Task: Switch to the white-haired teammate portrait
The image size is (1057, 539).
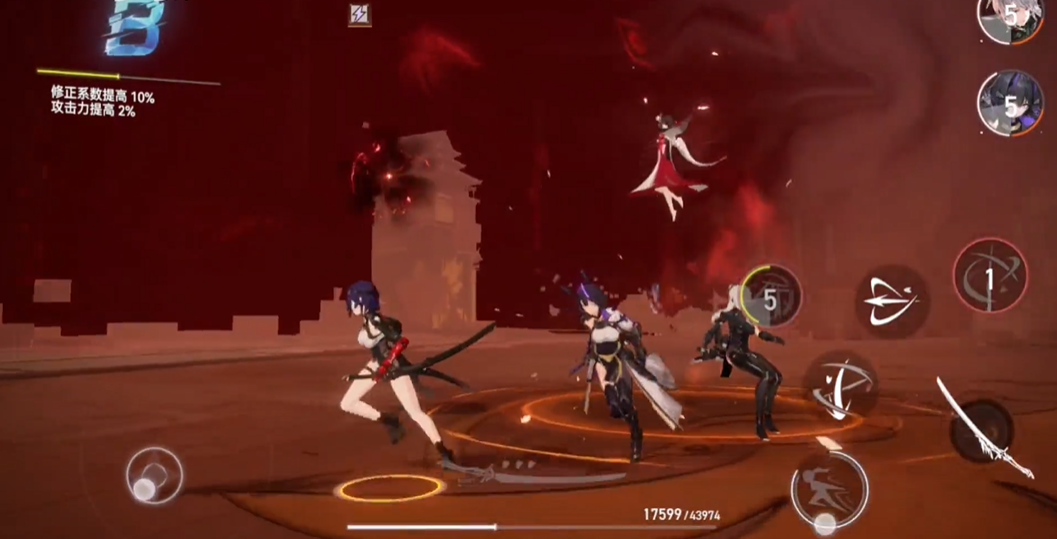Action: click(x=1006, y=18)
